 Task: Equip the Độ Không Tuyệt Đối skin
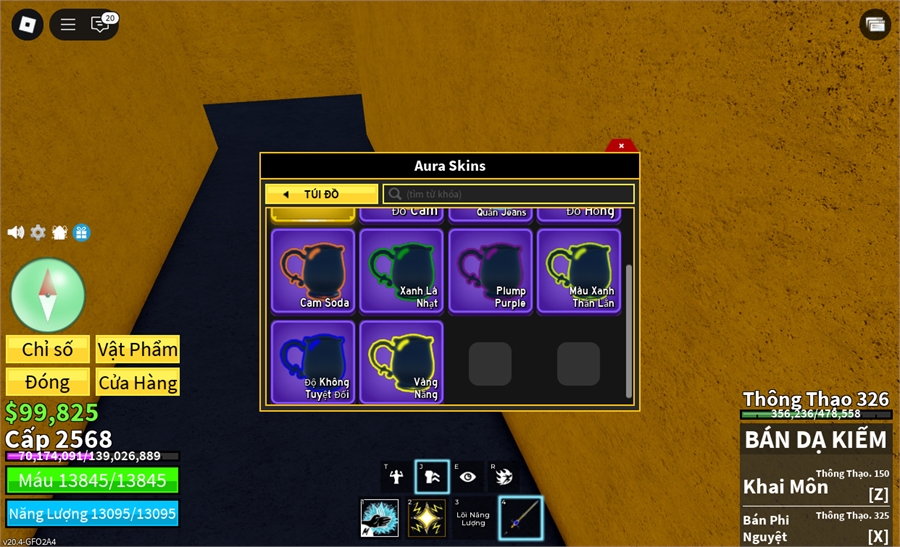(313, 361)
